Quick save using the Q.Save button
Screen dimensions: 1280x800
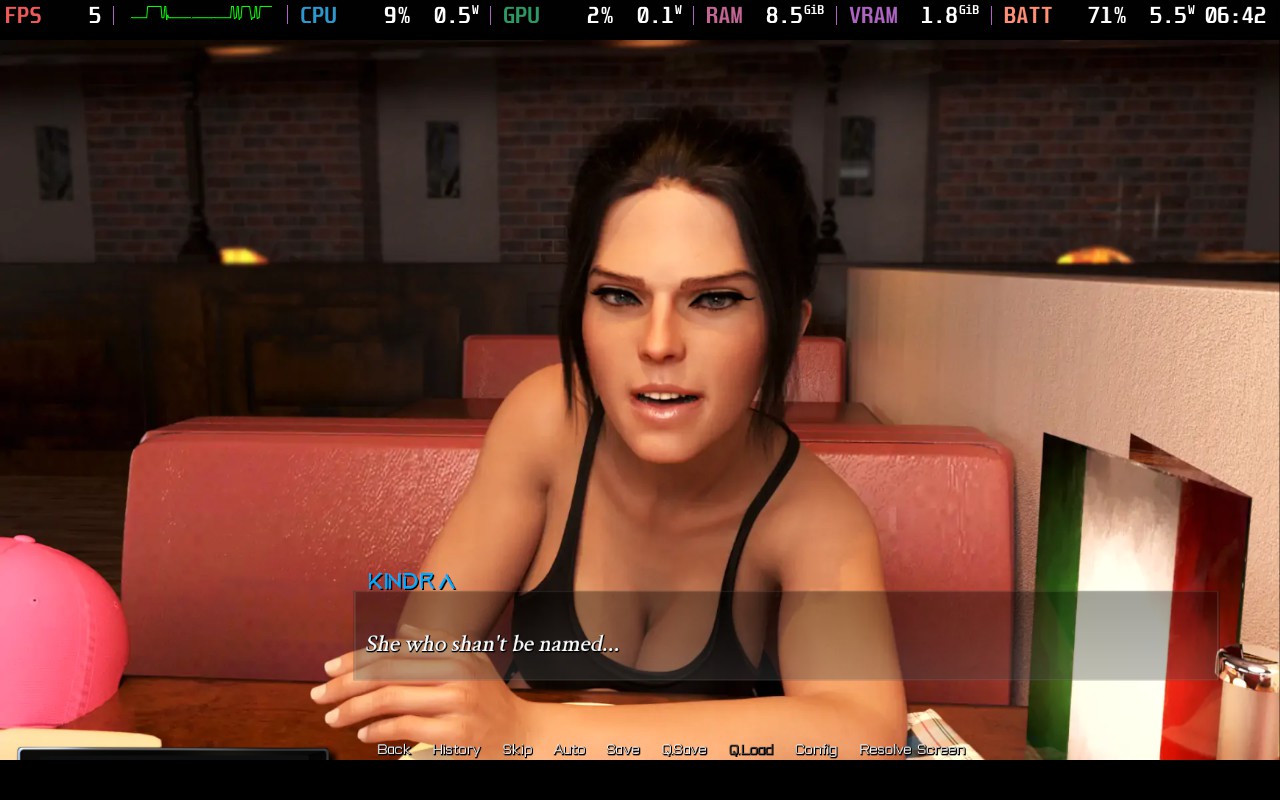684,749
